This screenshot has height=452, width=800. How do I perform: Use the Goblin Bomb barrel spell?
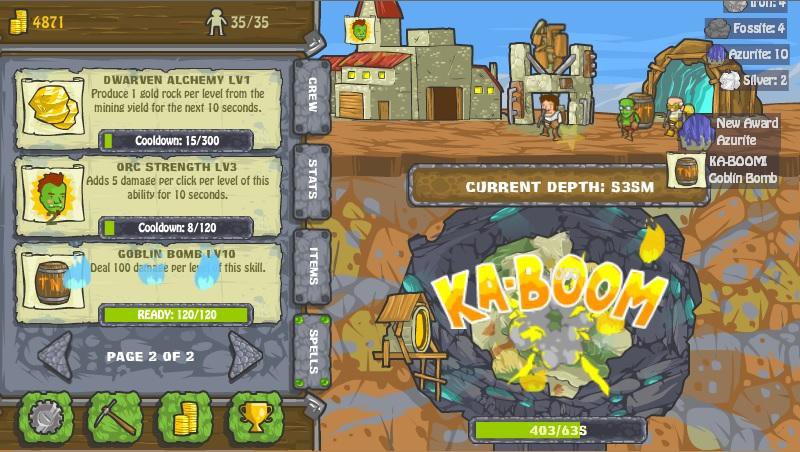click(50, 280)
